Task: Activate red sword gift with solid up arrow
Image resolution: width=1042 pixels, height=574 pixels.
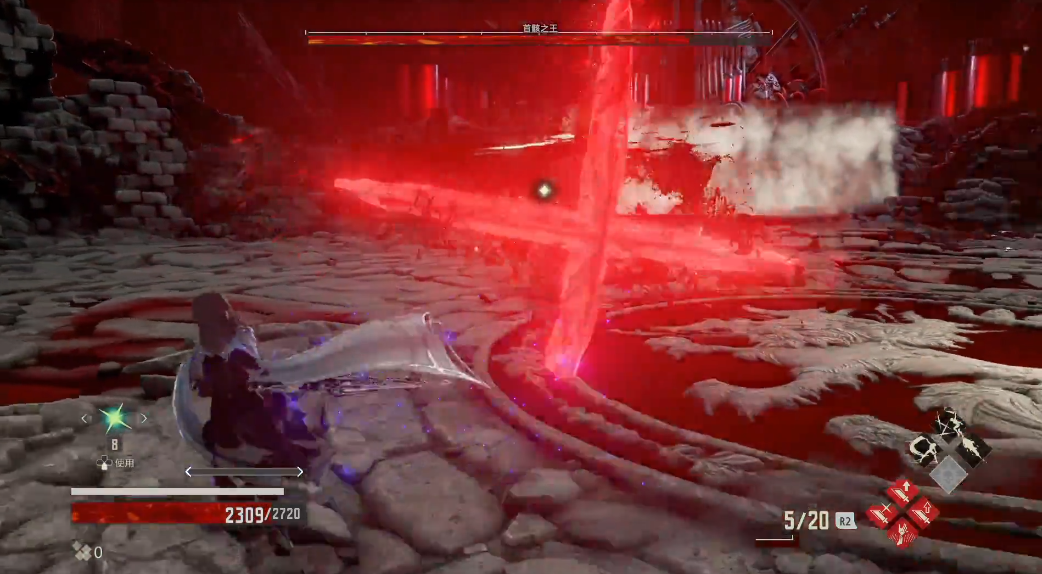Action: pos(901,491)
